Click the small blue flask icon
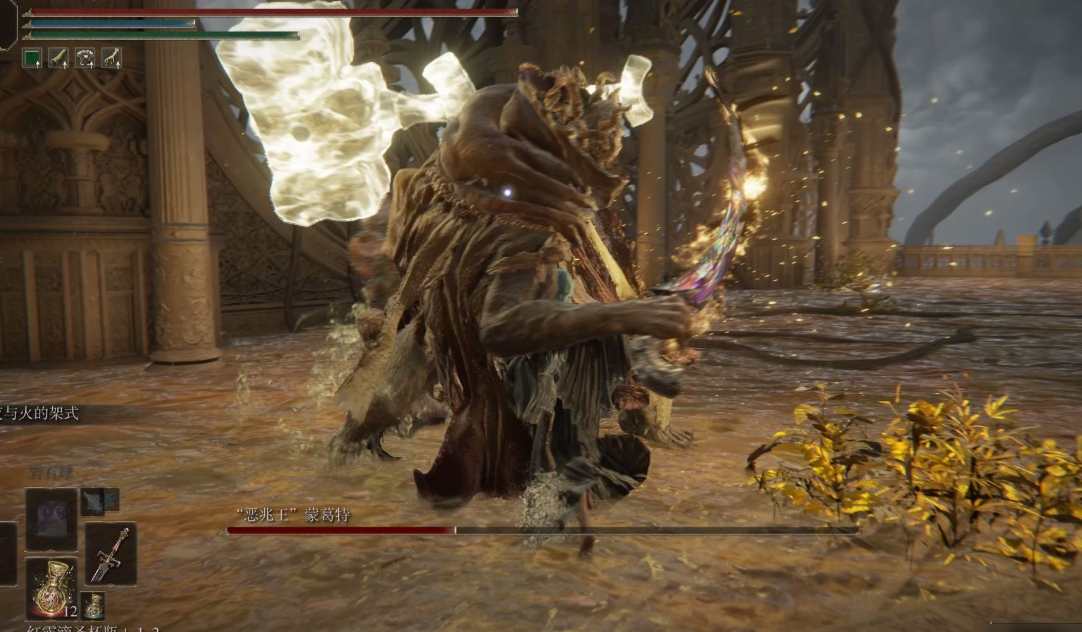The image size is (1082, 632). [93, 605]
